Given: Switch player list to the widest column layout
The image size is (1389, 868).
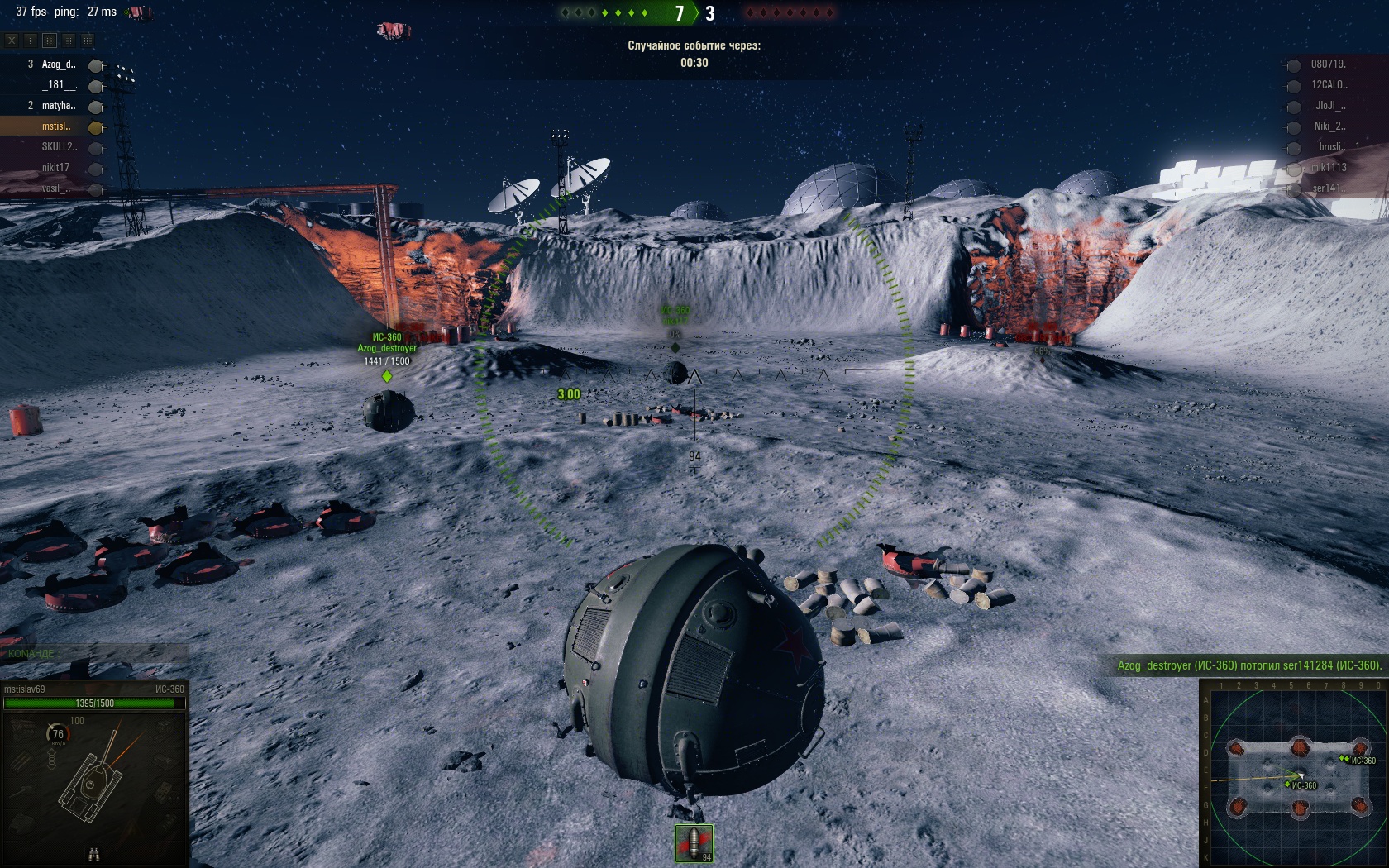Looking at the screenshot, I should pos(88,40).
